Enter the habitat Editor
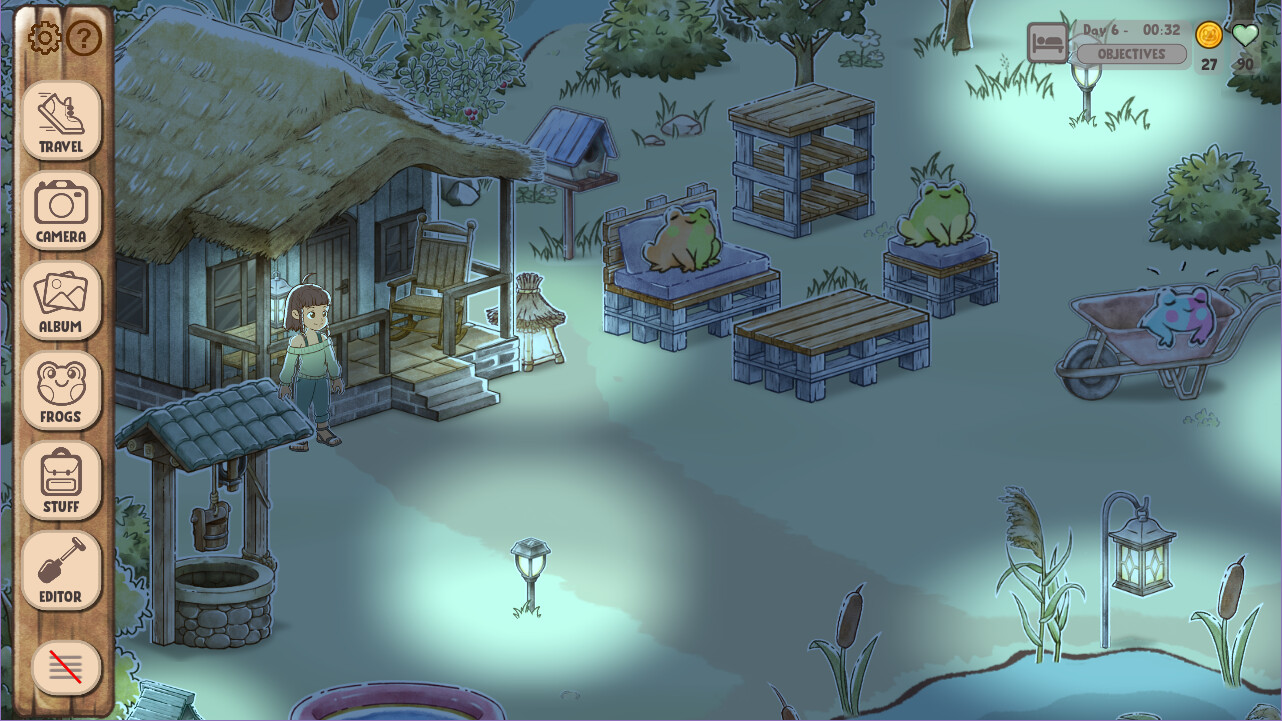This screenshot has height=721, width=1282. 61,568
